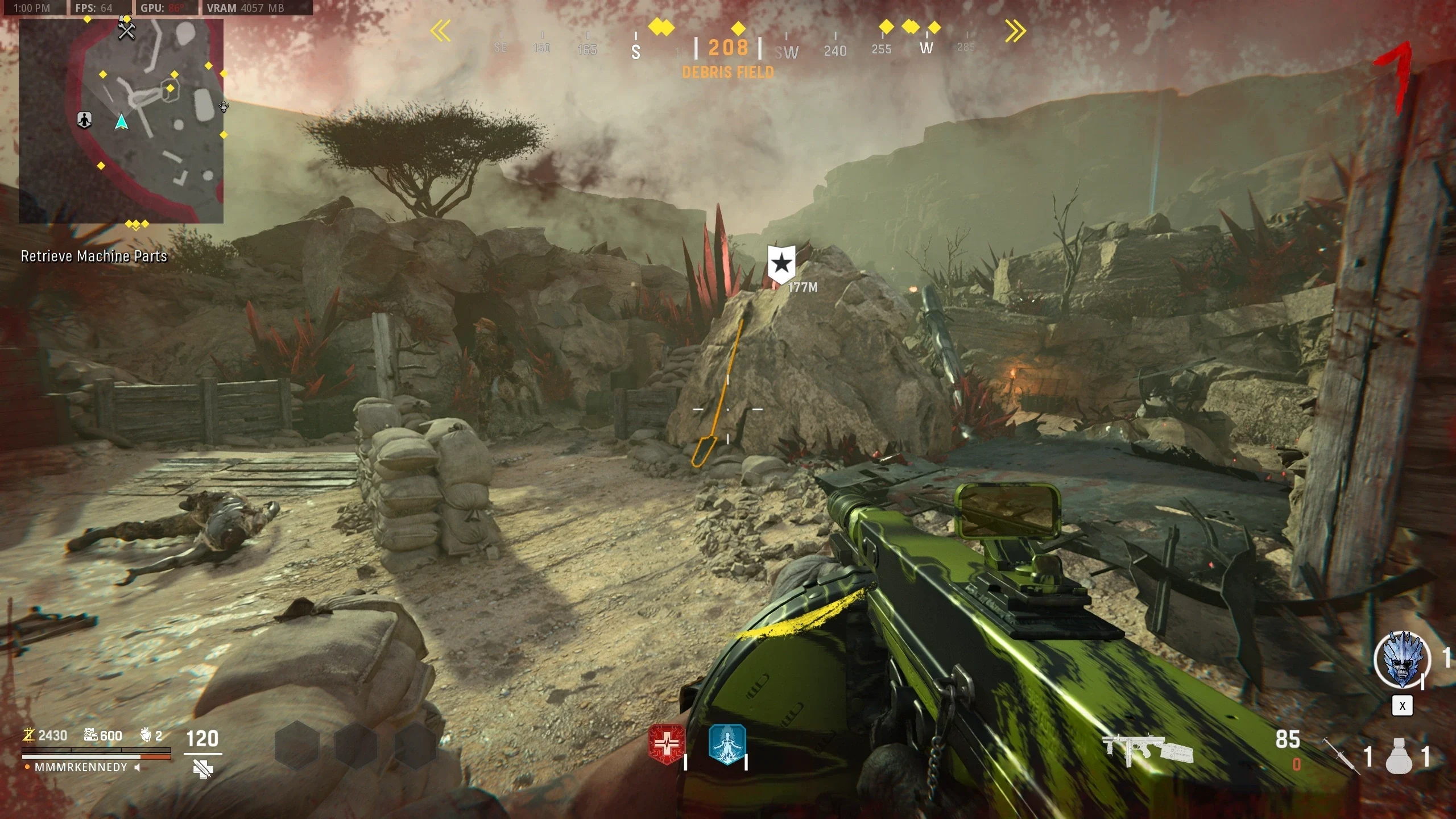Viewport: 1456px width, 819px height.
Task: Select the round flask grenade equipment
Action: (x=1400, y=756)
